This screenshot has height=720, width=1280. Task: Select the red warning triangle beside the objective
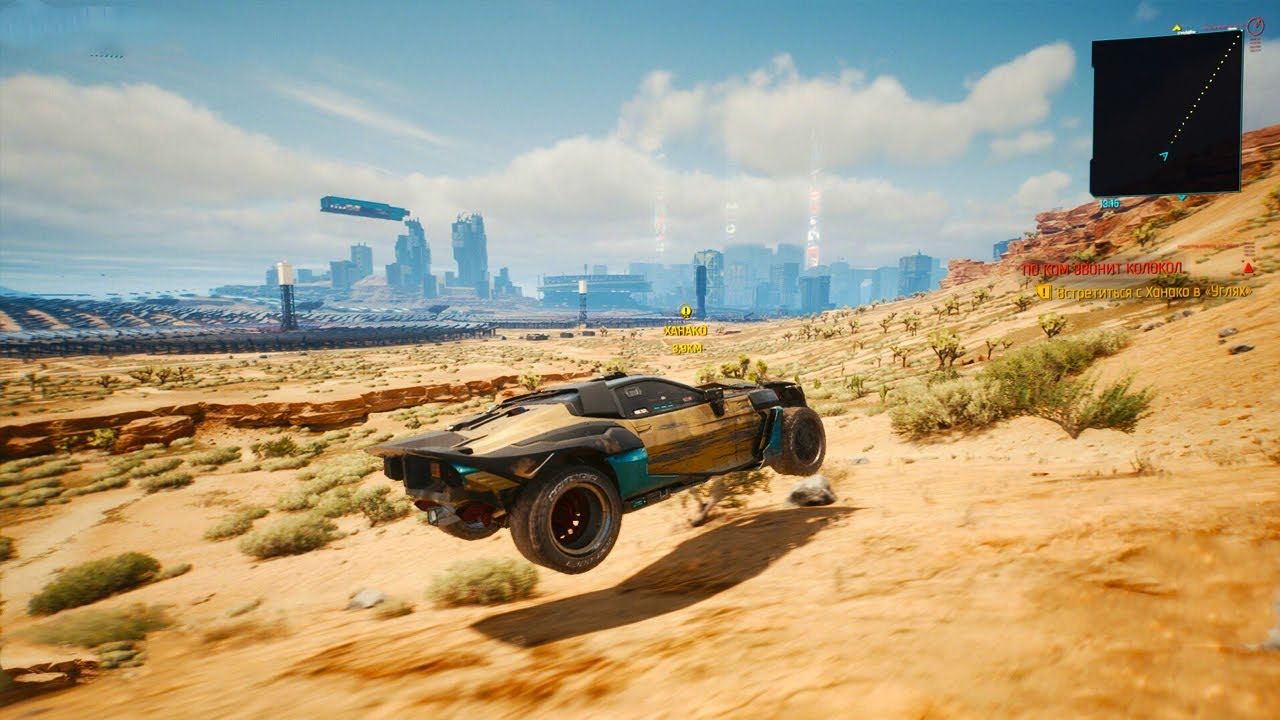click(x=1246, y=266)
